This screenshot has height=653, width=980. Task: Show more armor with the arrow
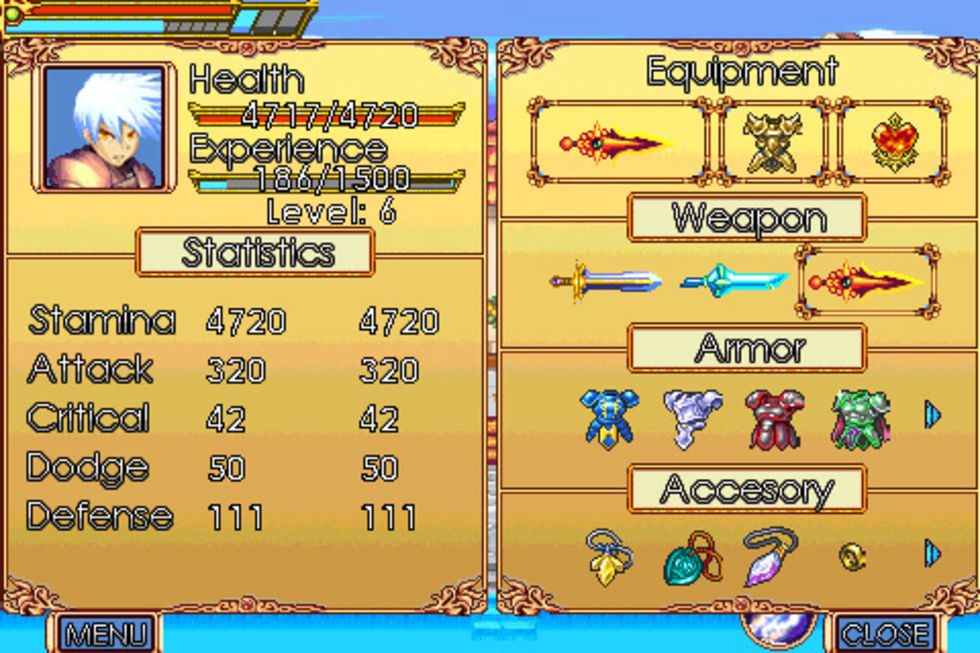tap(933, 415)
